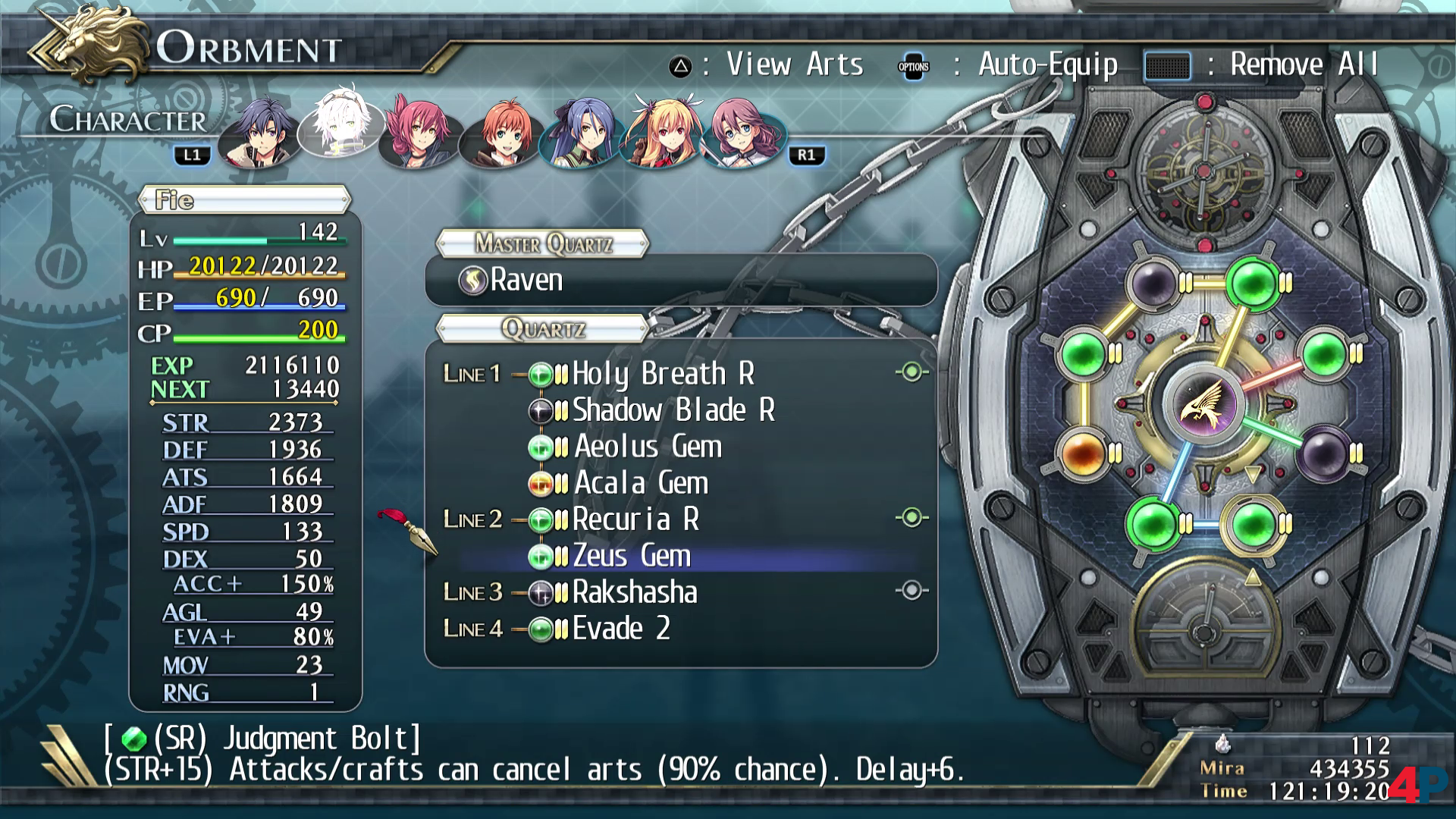Image resolution: width=1456 pixels, height=819 pixels.
Task: Select the orange quartz slot on the orbment
Action: tap(1082, 453)
